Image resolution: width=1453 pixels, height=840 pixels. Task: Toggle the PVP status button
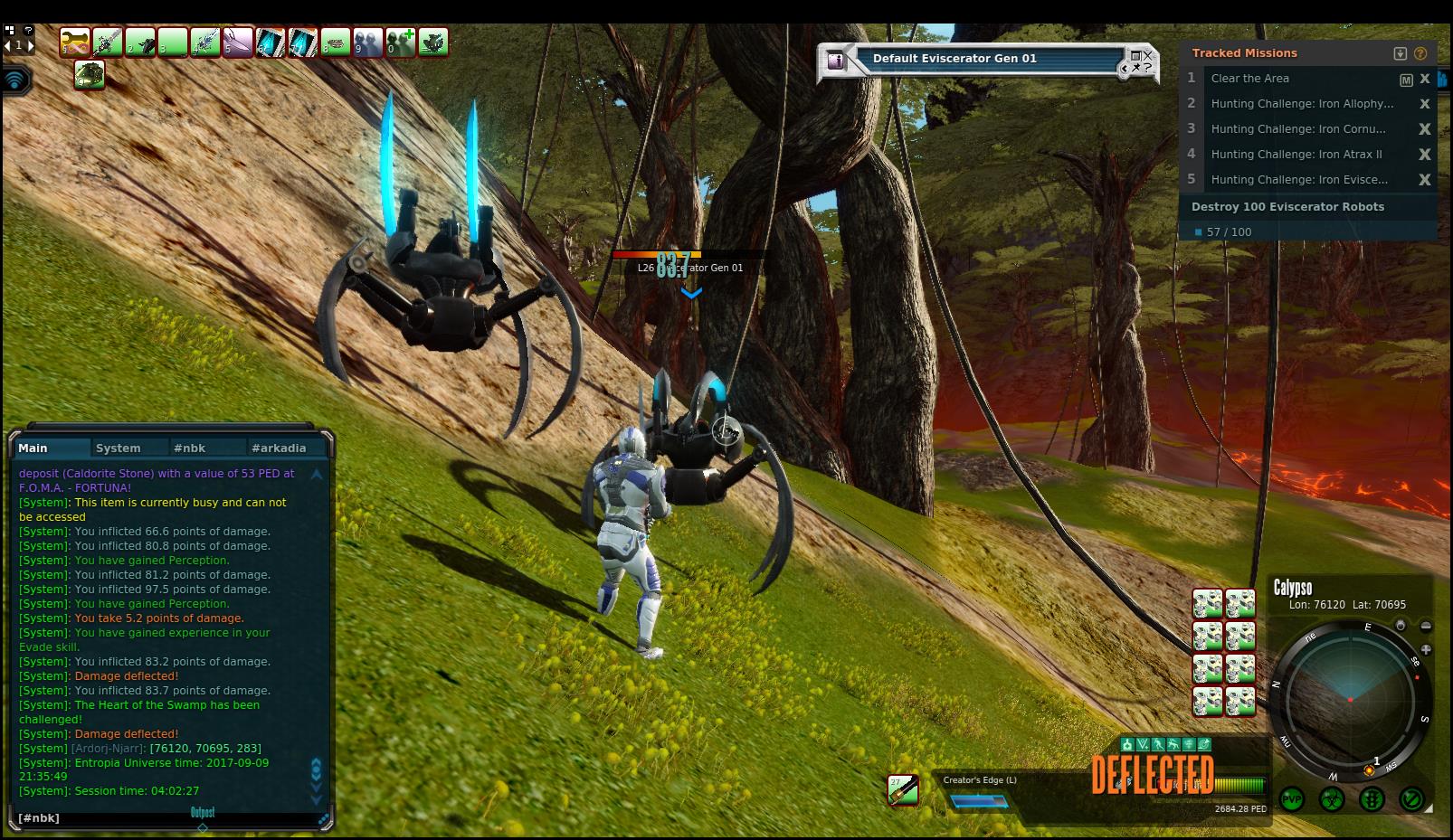click(x=1292, y=799)
